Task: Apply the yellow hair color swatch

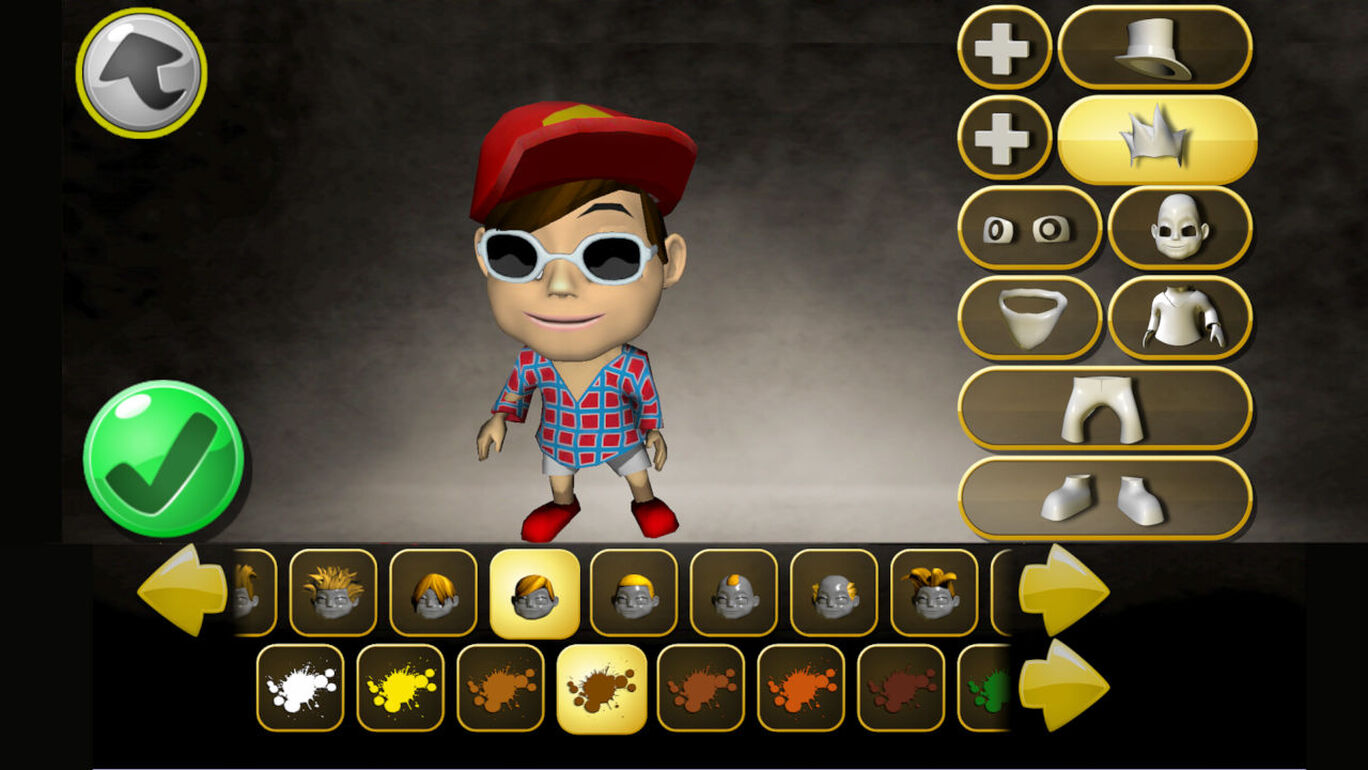Action: (x=400, y=688)
